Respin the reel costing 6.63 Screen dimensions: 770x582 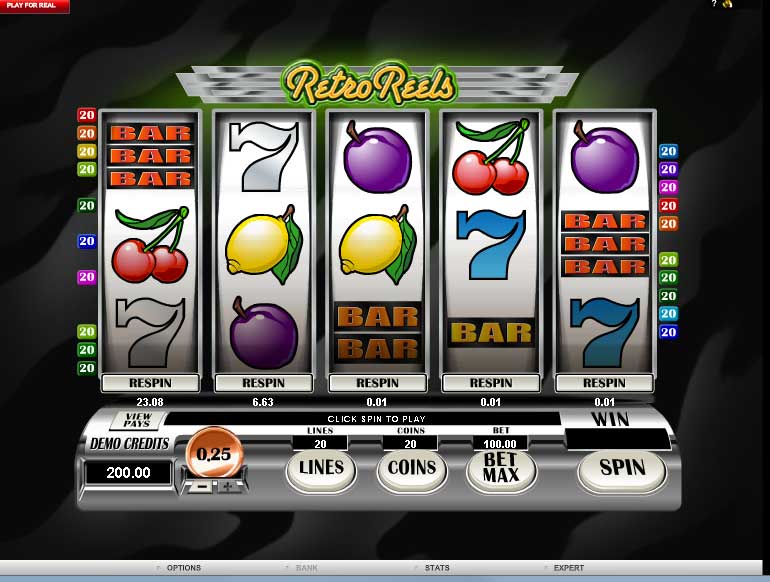point(264,383)
